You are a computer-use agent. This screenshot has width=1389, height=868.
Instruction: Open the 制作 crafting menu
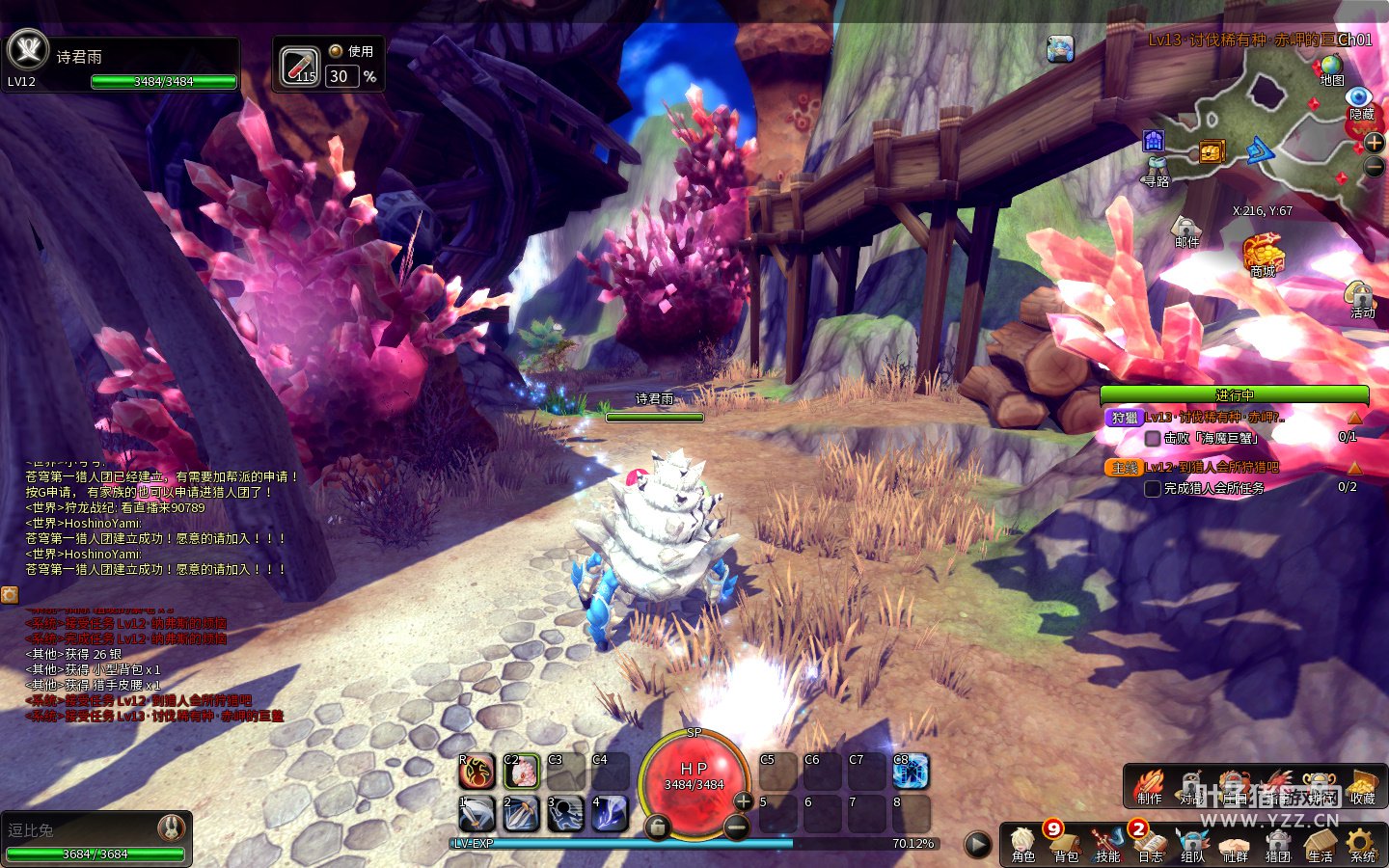coord(1149,785)
